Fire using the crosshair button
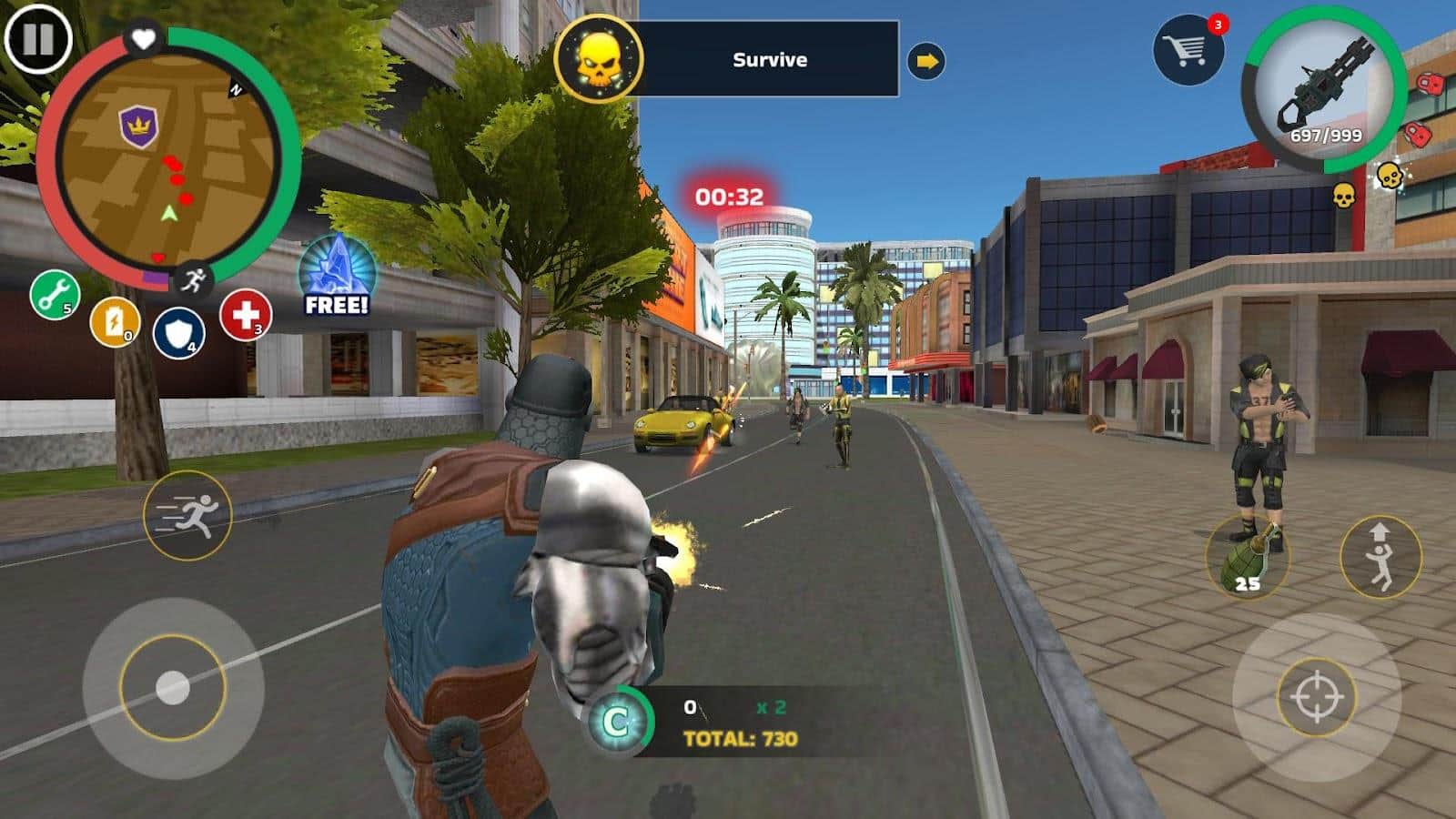 tap(1316, 698)
